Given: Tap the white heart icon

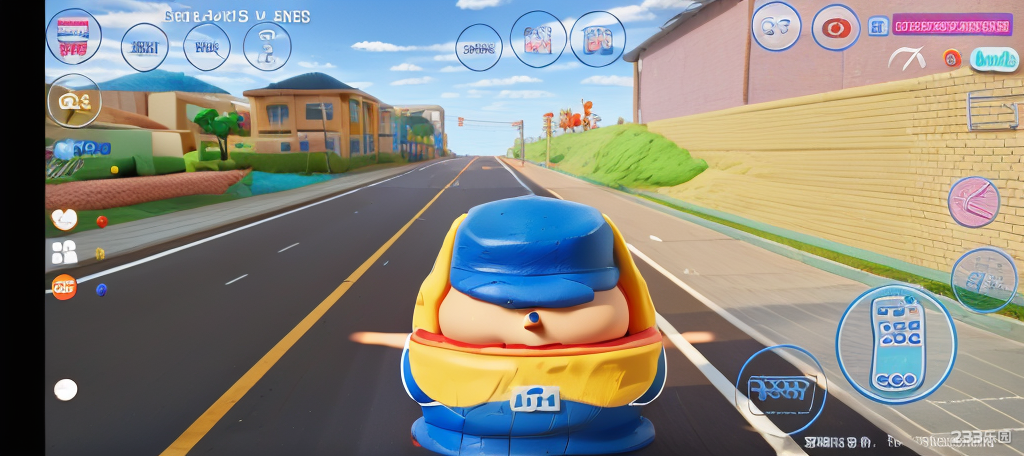Looking at the screenshot, I should click(64, 219).
